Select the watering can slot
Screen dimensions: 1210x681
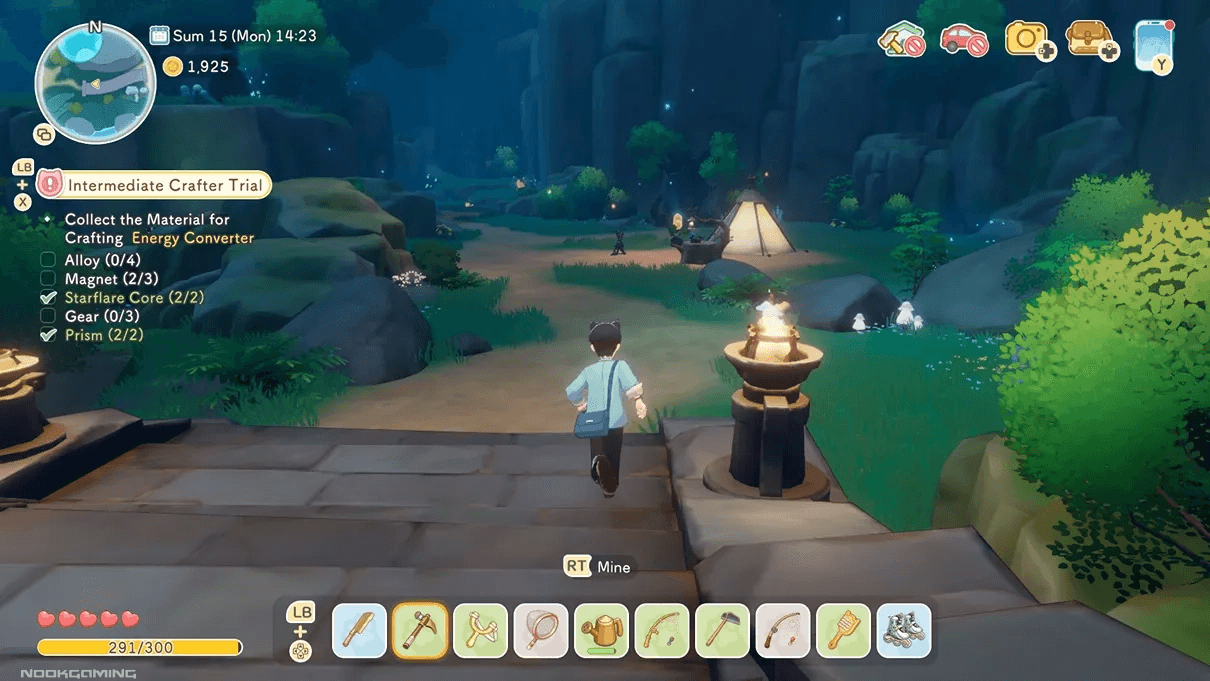pos(601,631)
